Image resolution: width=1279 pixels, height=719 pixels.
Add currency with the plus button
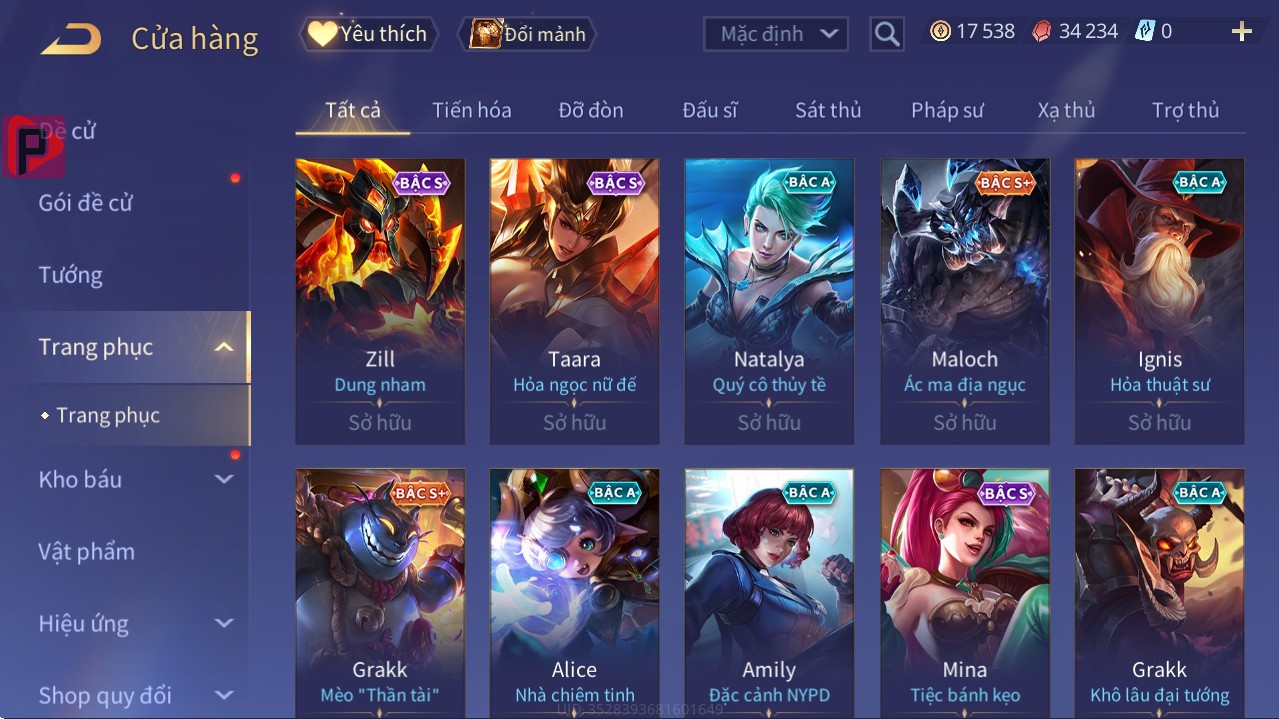click(x=1241, y=32)
